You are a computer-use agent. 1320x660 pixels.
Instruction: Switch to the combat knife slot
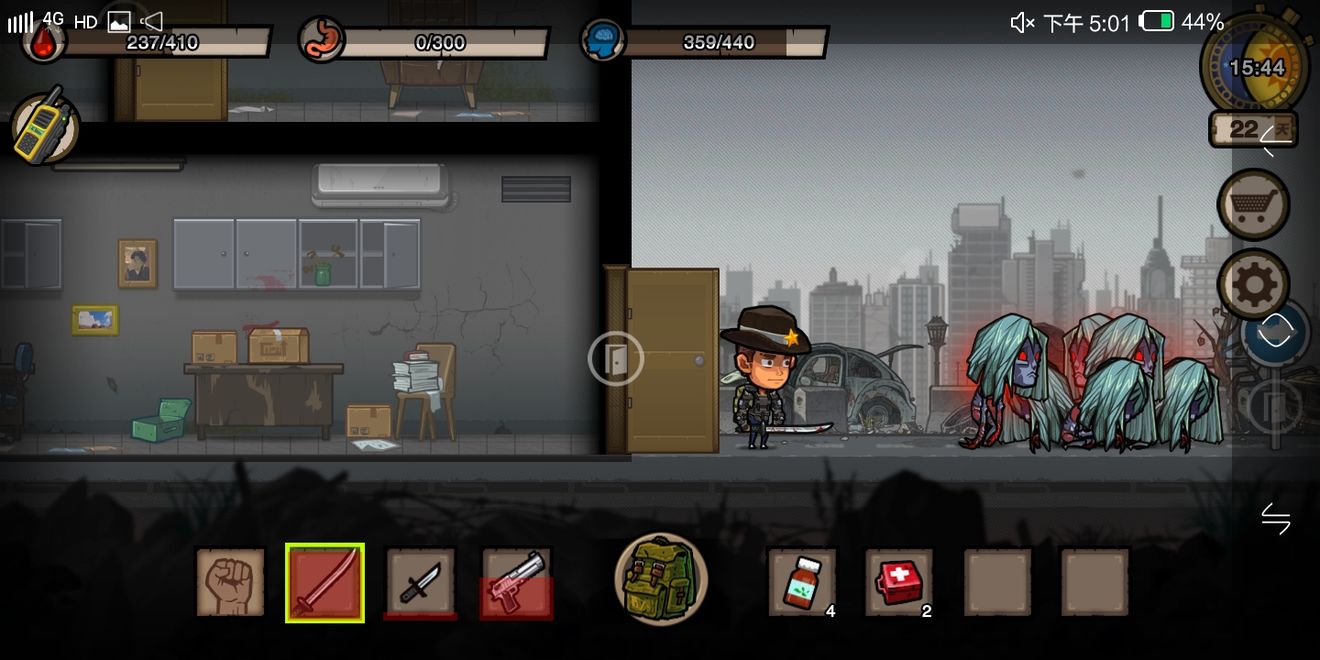pos(421,582)
